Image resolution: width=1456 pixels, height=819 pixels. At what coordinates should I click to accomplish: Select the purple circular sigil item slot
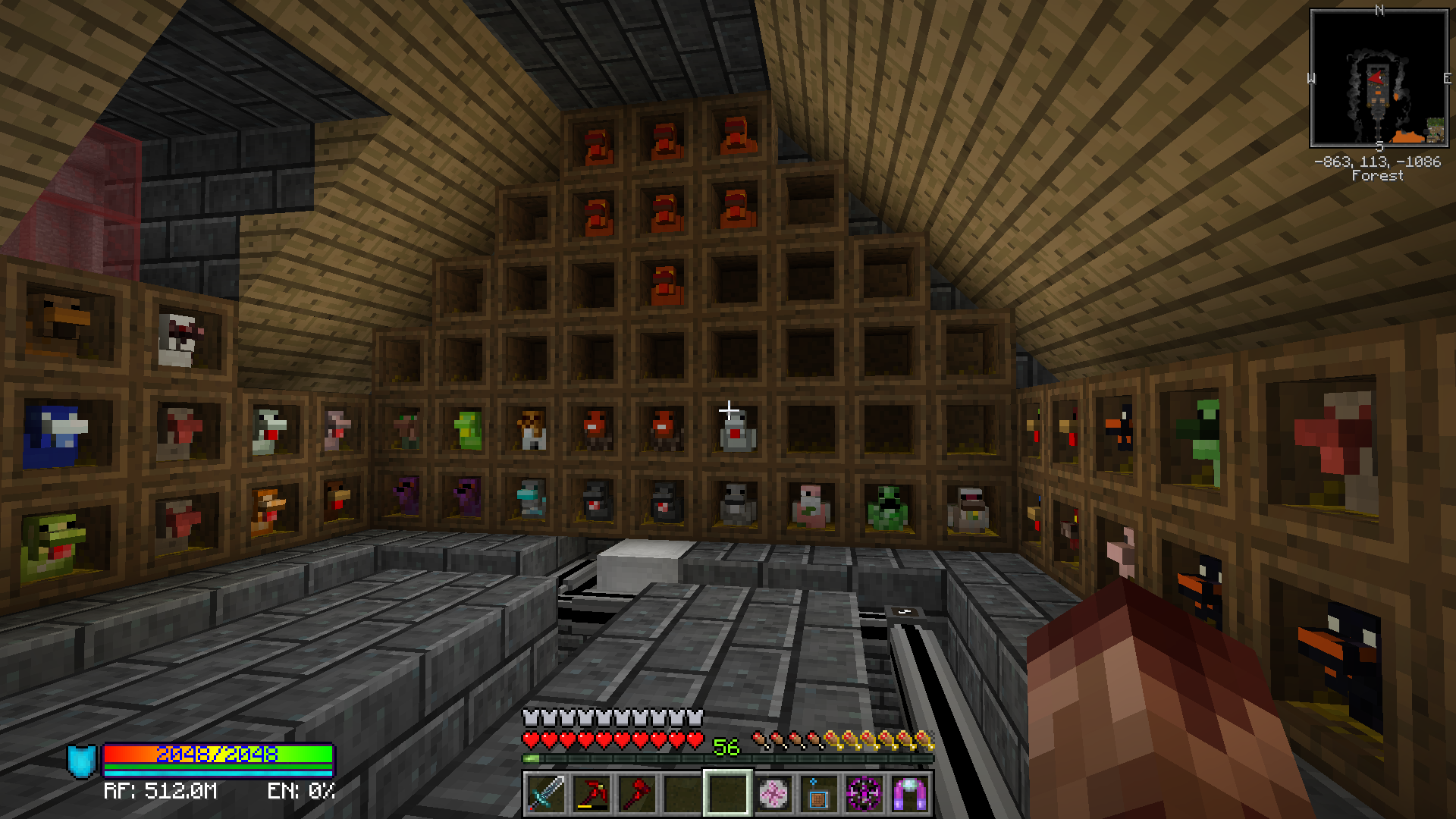(864, 793)
